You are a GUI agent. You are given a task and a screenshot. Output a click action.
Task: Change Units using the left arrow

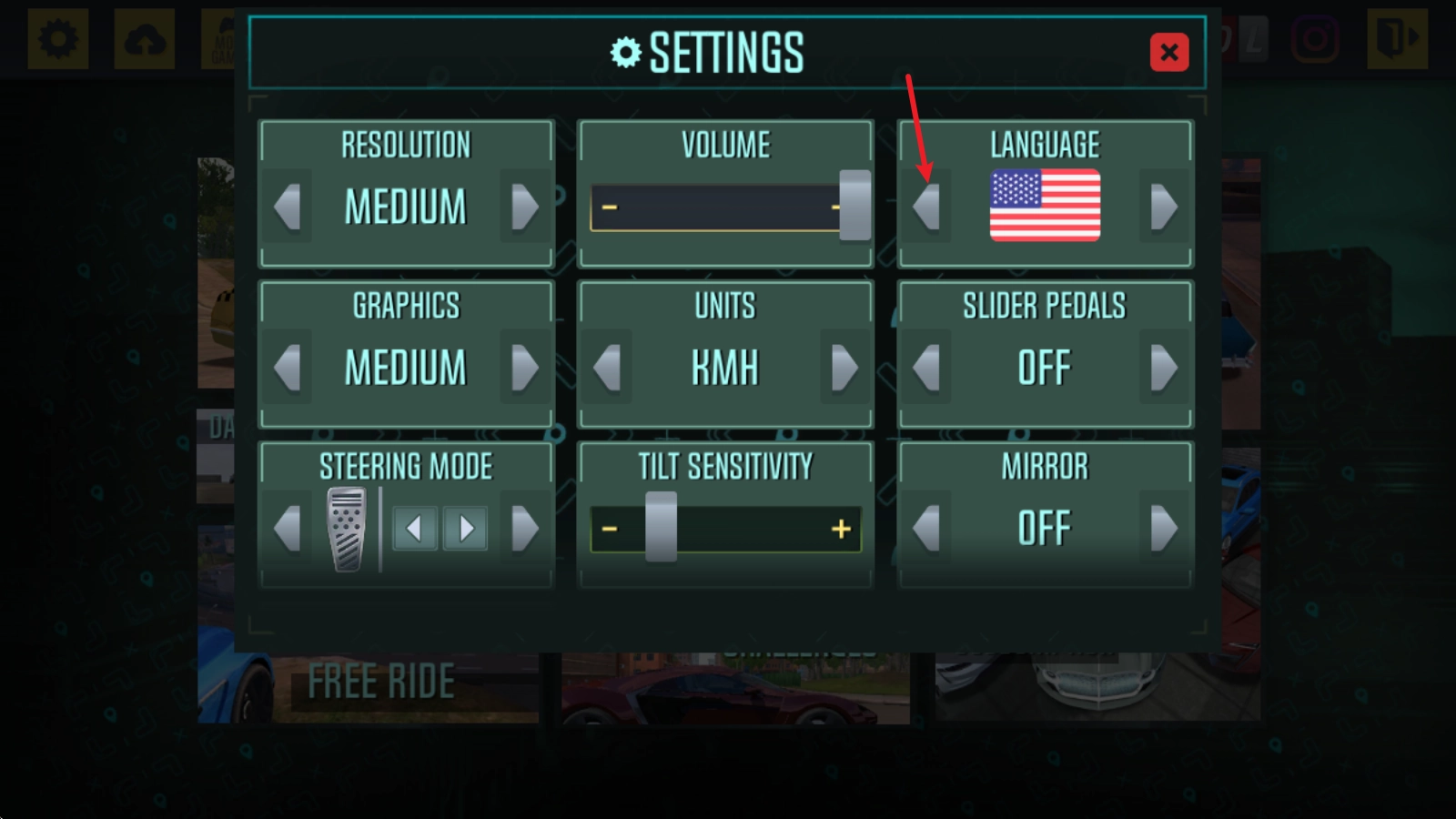(607, 368)
